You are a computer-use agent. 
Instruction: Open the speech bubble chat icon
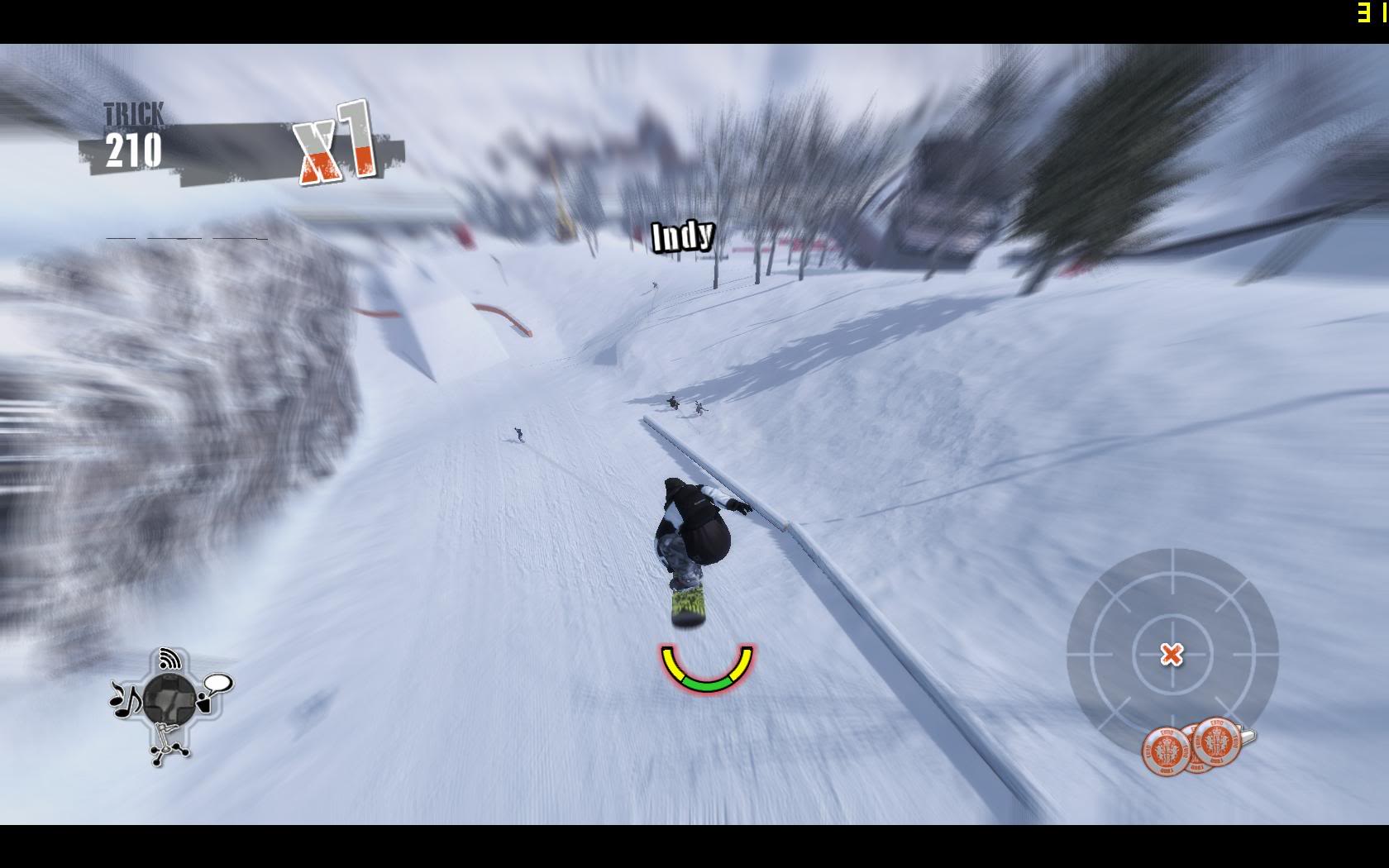217,685
